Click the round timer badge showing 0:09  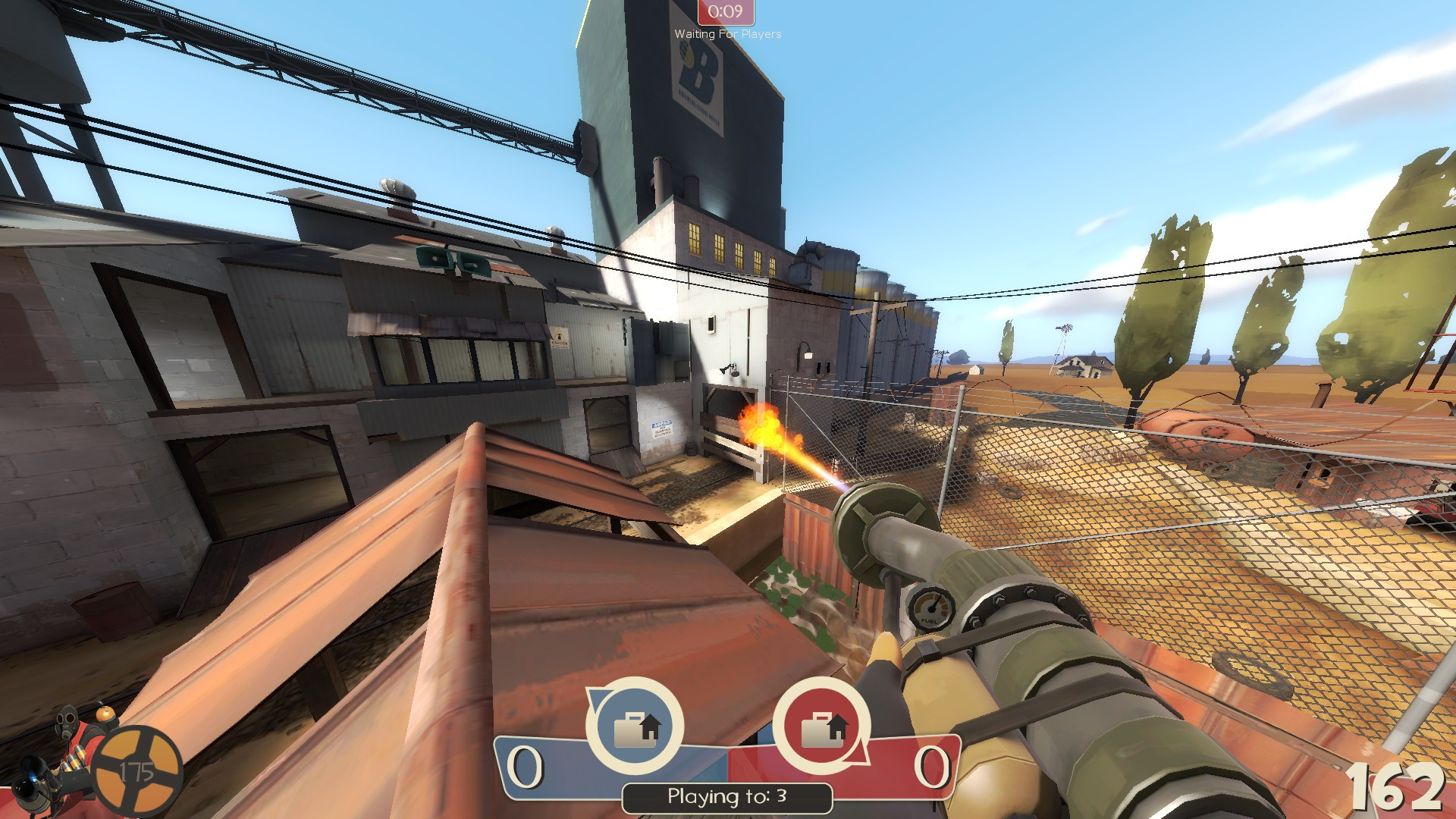[724, 11]
